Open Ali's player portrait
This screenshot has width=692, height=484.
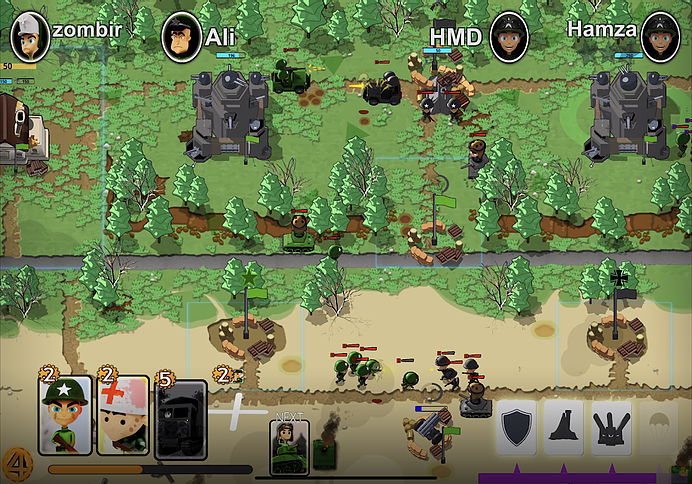[x=181, y=38]
